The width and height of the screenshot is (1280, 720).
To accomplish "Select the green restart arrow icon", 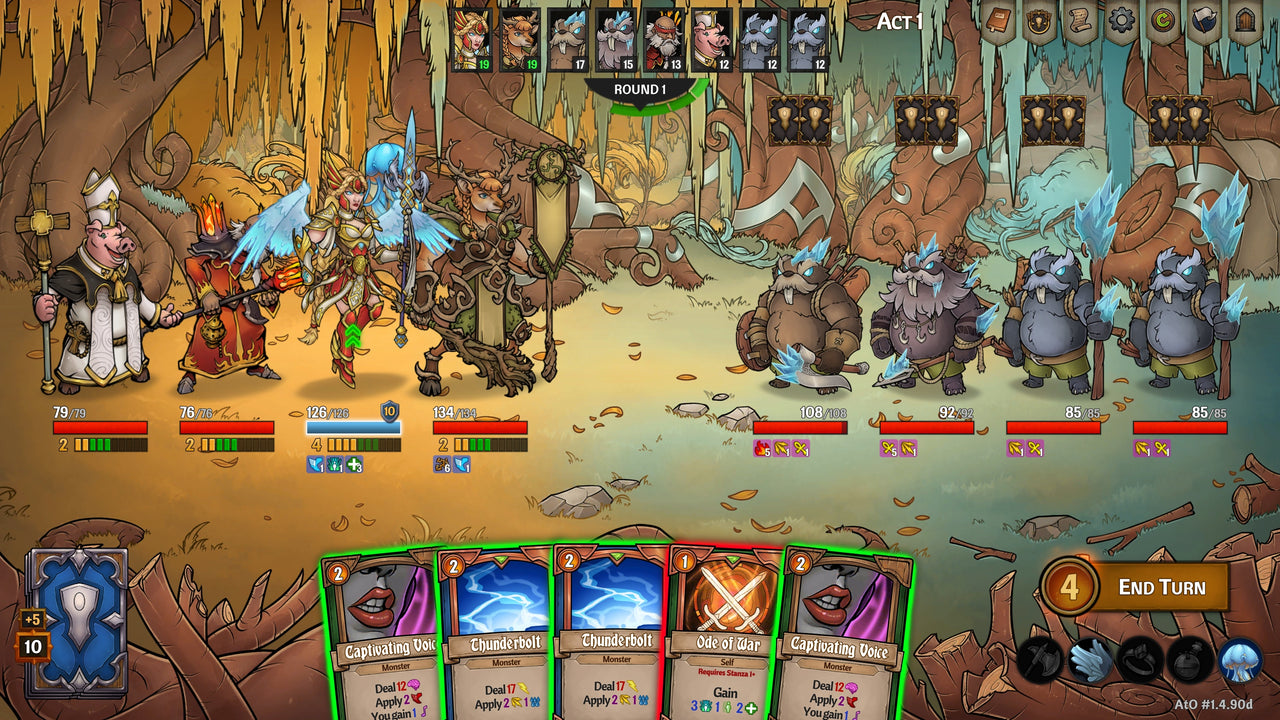I will [1162, 20].
